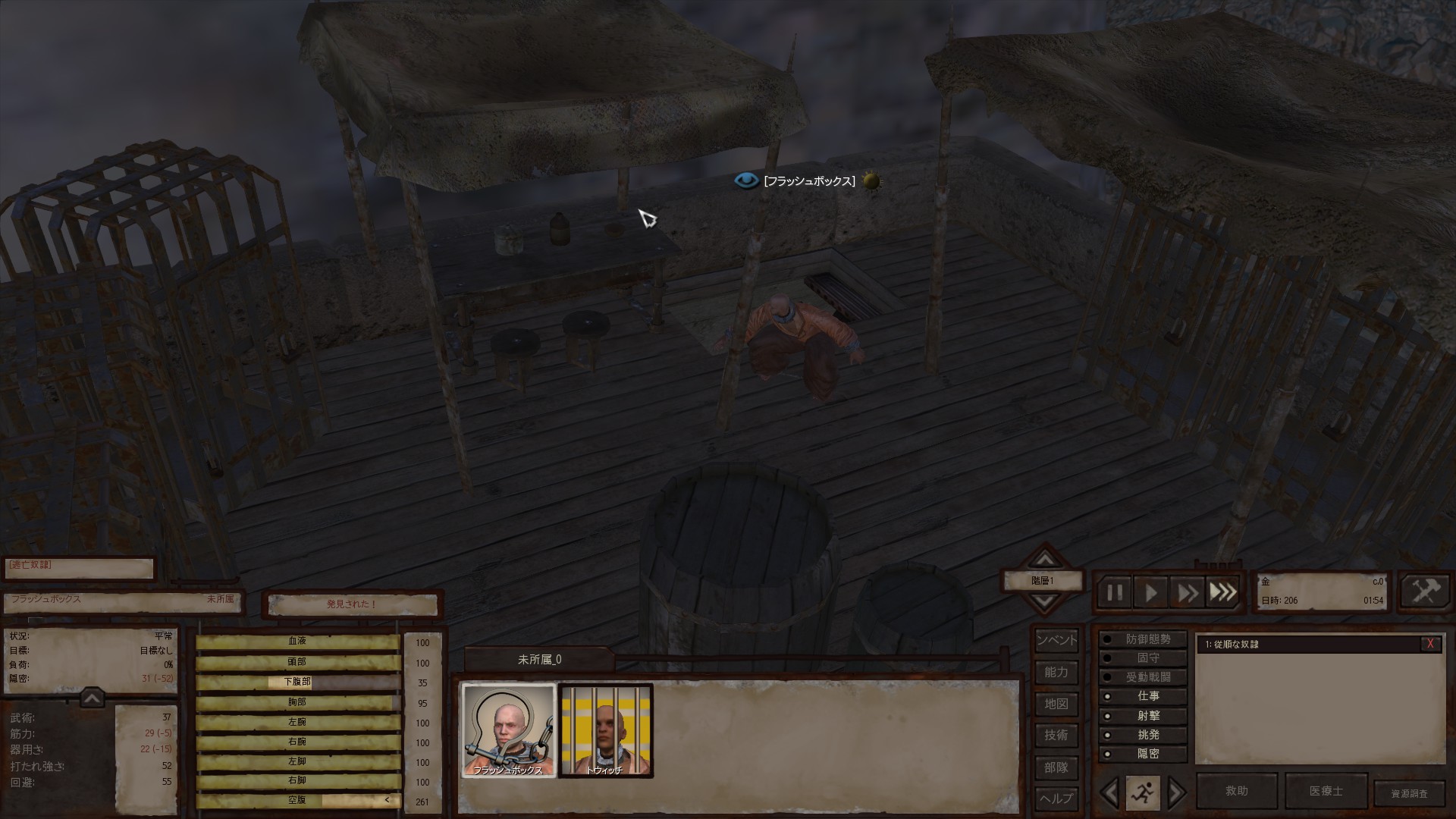Toggle the 医療士 medic button
The image size is (1456, 819).
point(1326,791)
